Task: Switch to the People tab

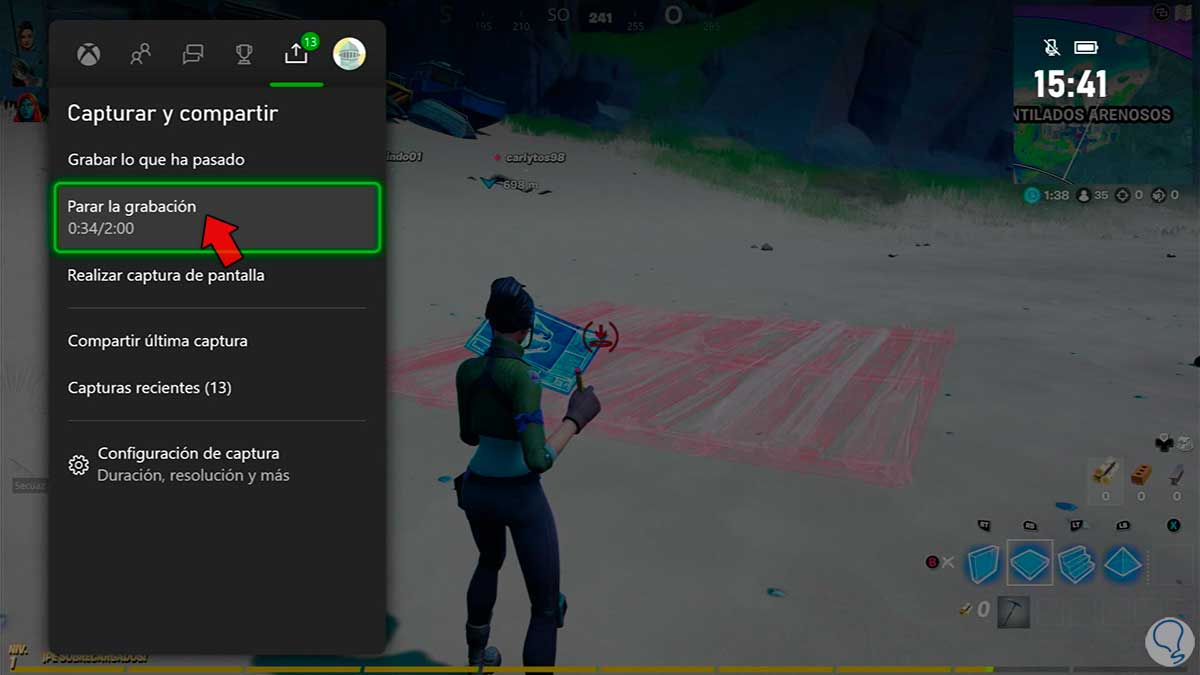Action: (141, 54)
